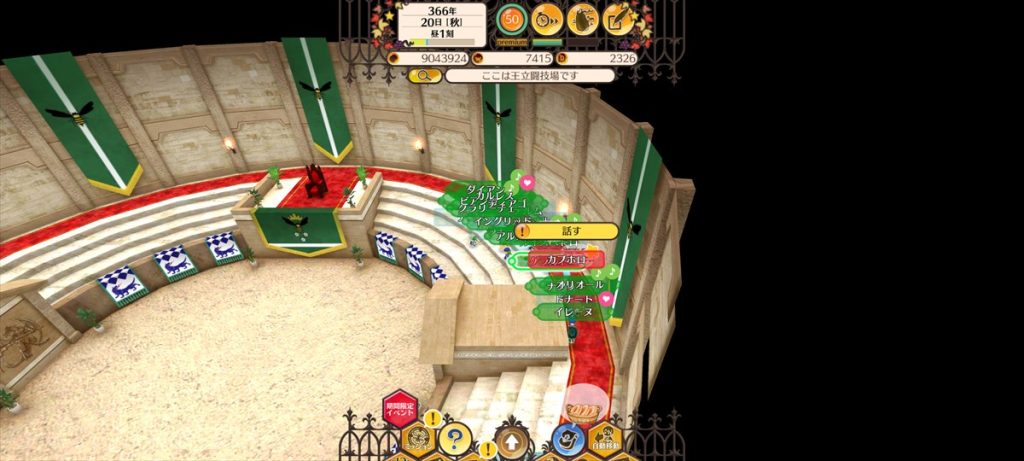Select the orange 50 premium coin icon
This screenshot has width=1024, height=461.
click(x=511, y=19)
